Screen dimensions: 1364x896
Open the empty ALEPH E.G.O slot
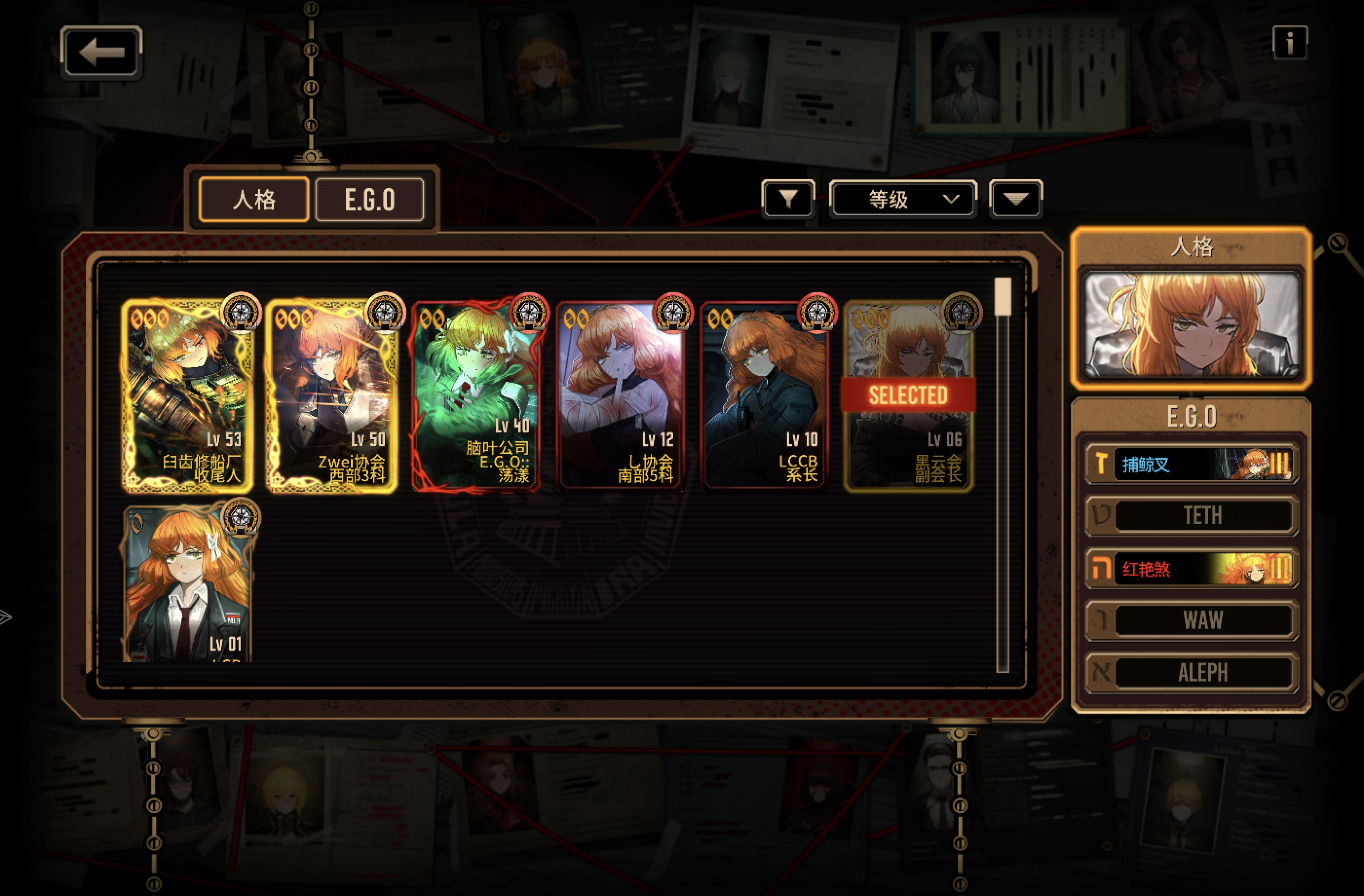pos(1192,672)
